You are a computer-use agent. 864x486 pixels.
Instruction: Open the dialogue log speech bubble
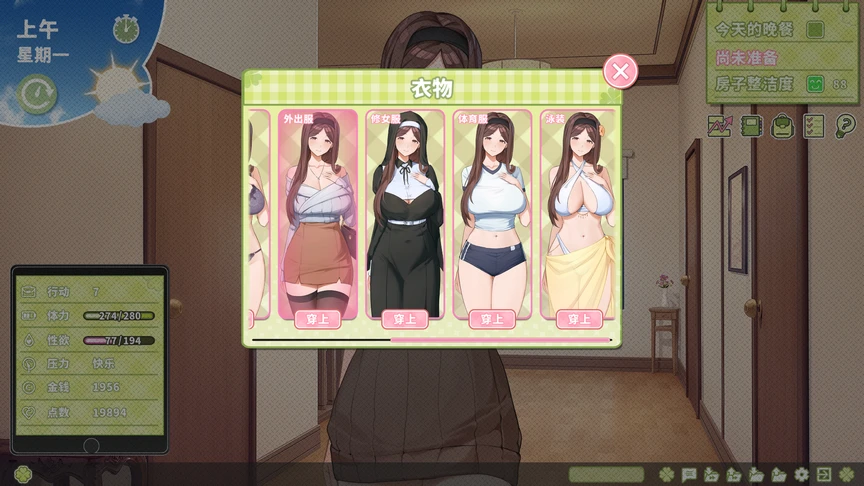pos(689,474)
